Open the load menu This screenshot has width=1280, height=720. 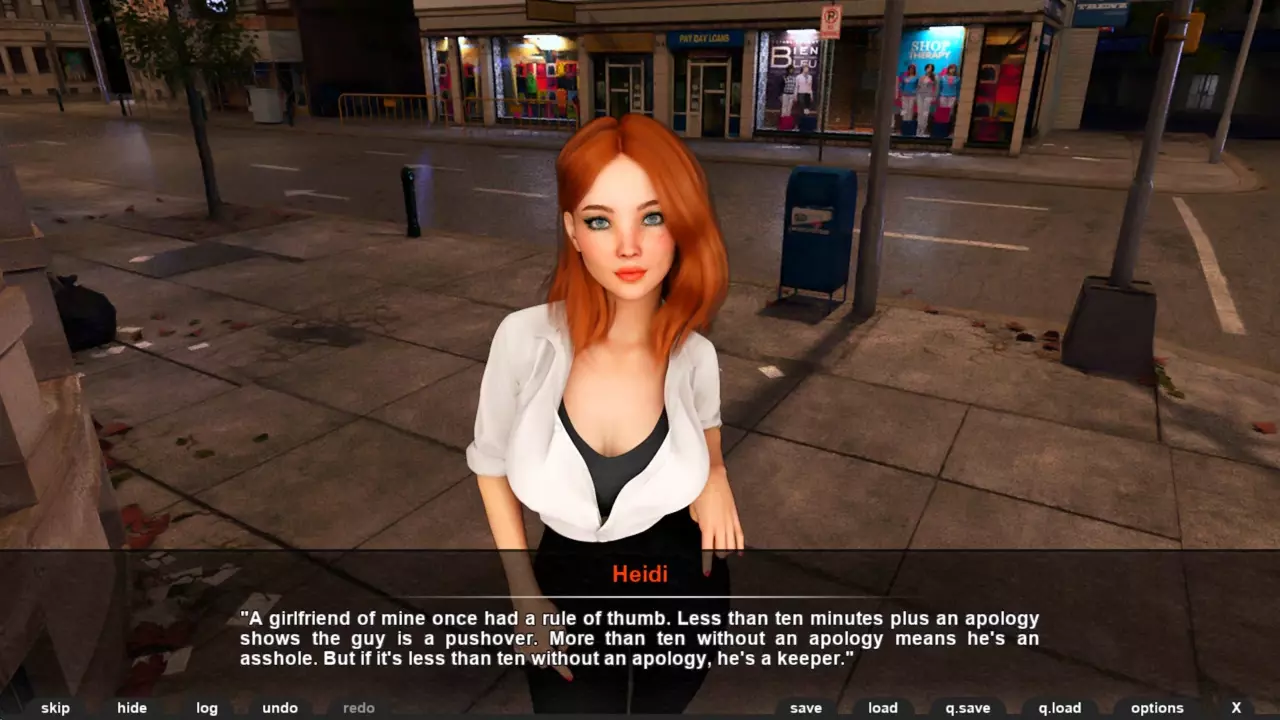(x=883, y=708)
